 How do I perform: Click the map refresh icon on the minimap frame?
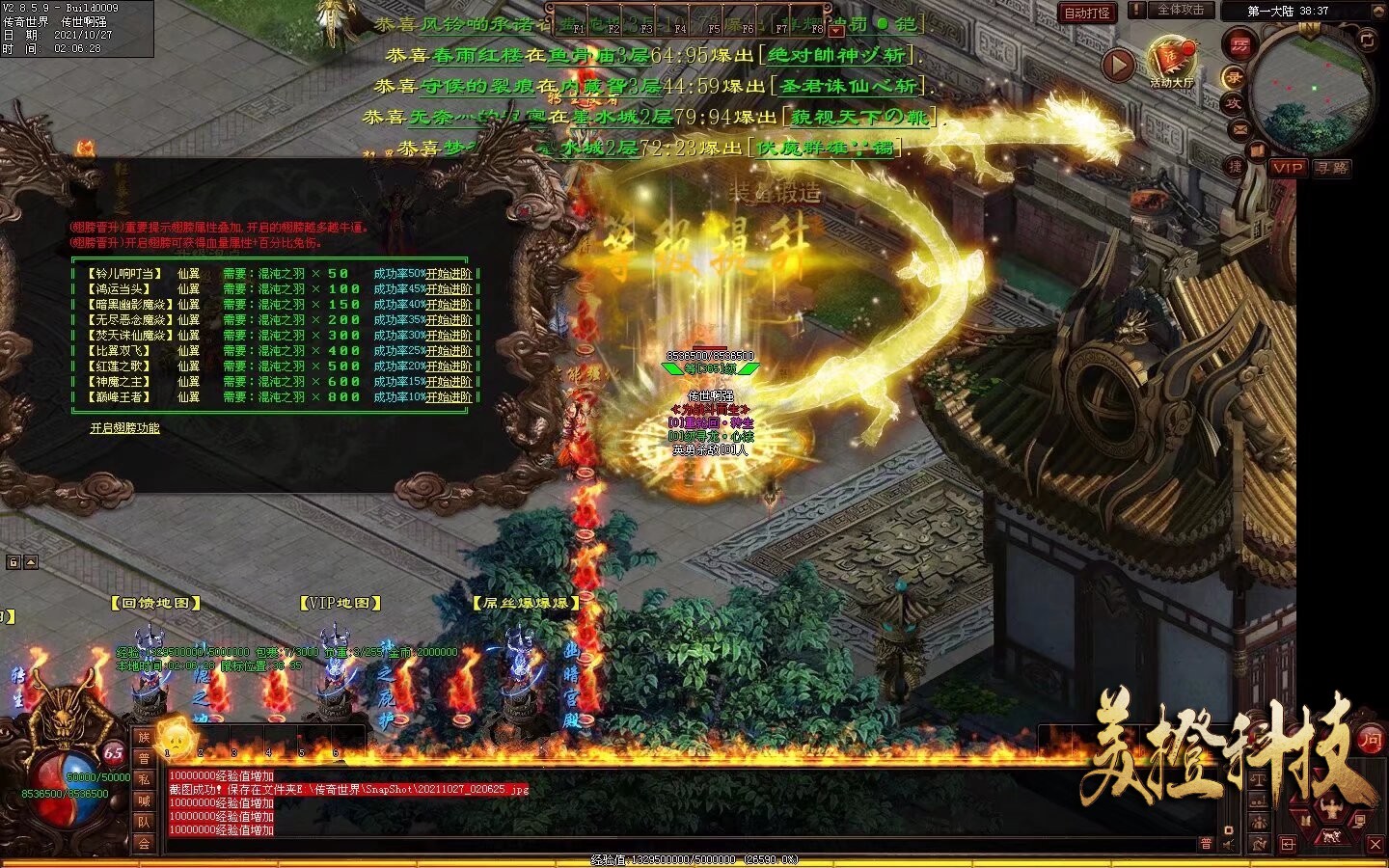[1366, 41]
